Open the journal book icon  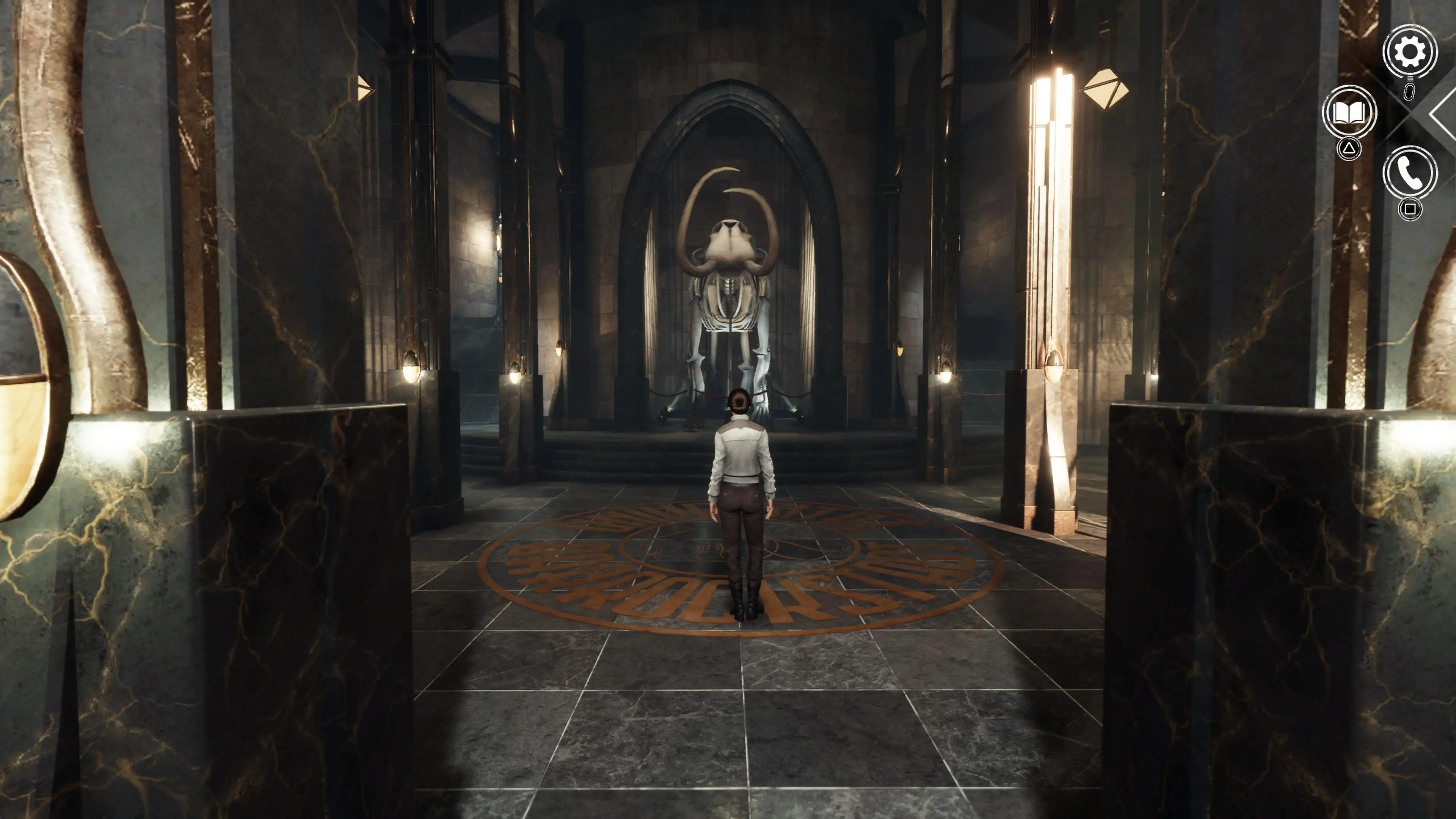coord(1349,113)
